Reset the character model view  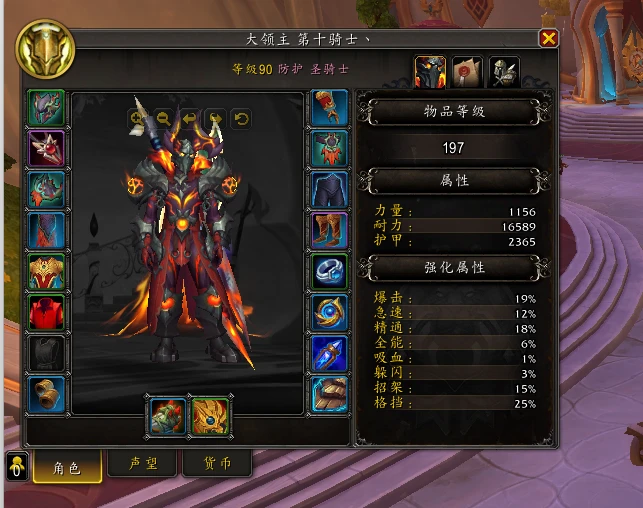(241, 118)
